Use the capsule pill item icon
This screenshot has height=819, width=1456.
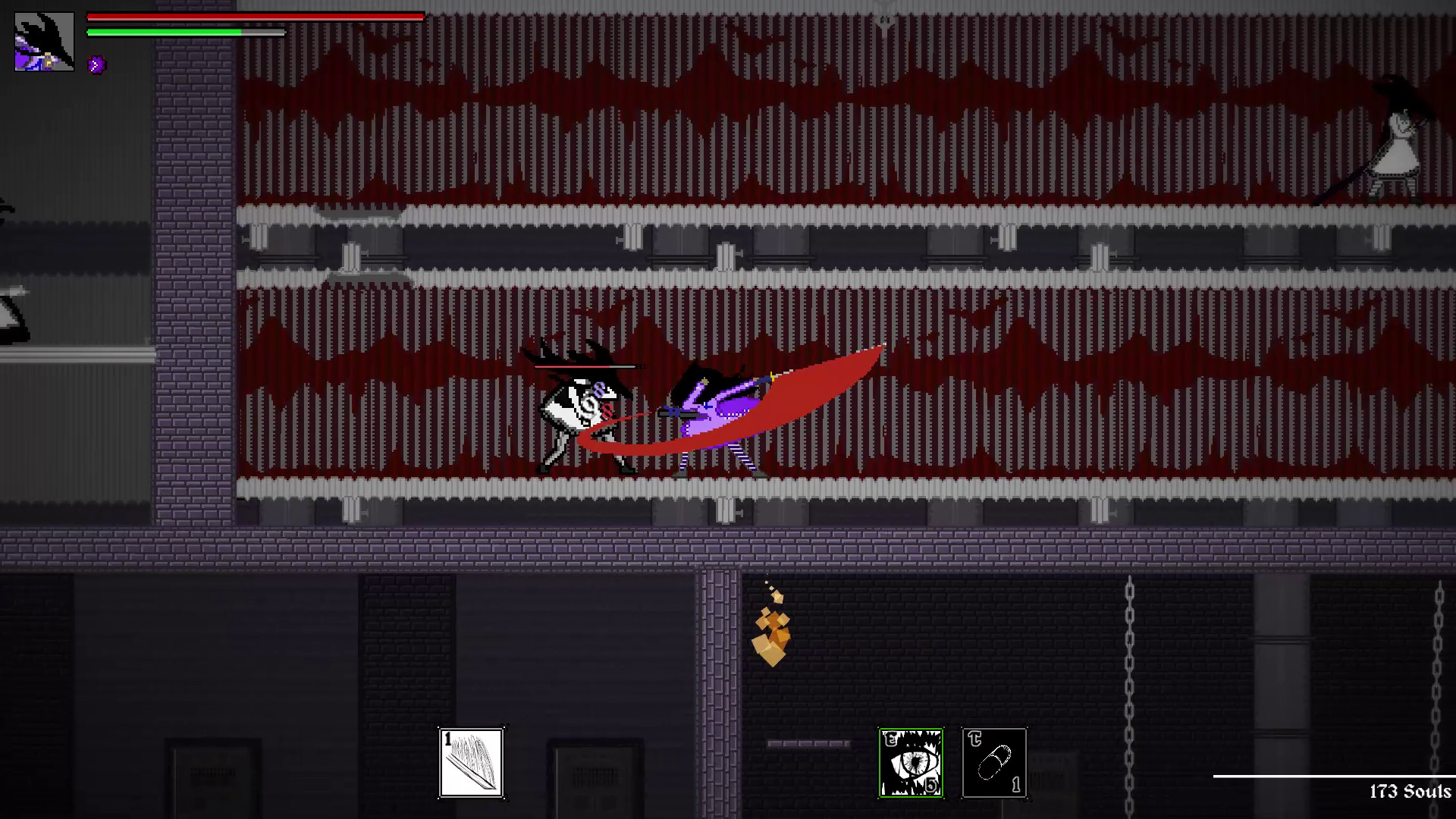tap(995, 764)
